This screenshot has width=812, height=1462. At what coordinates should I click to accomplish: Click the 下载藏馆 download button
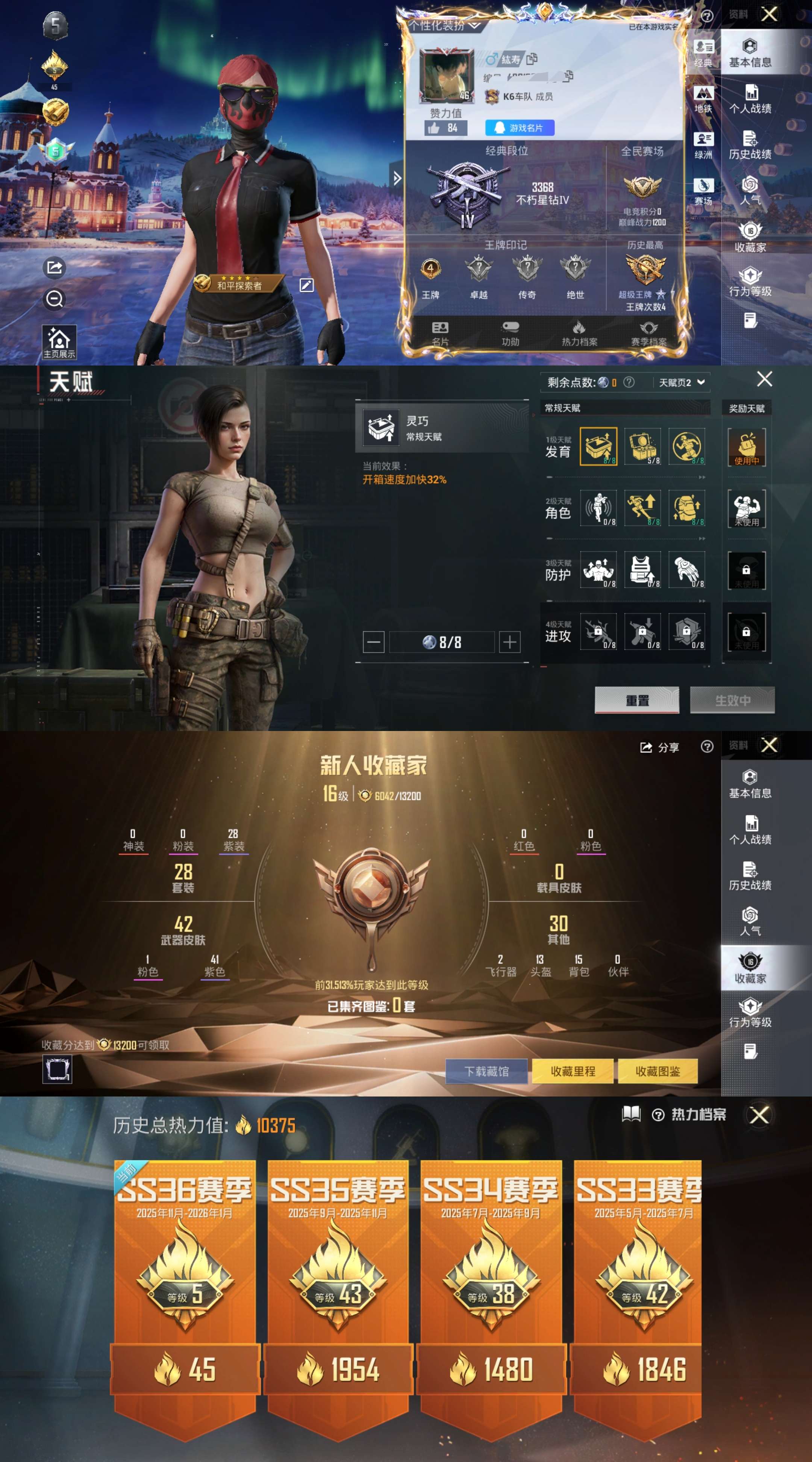(x=486, y=1071)
